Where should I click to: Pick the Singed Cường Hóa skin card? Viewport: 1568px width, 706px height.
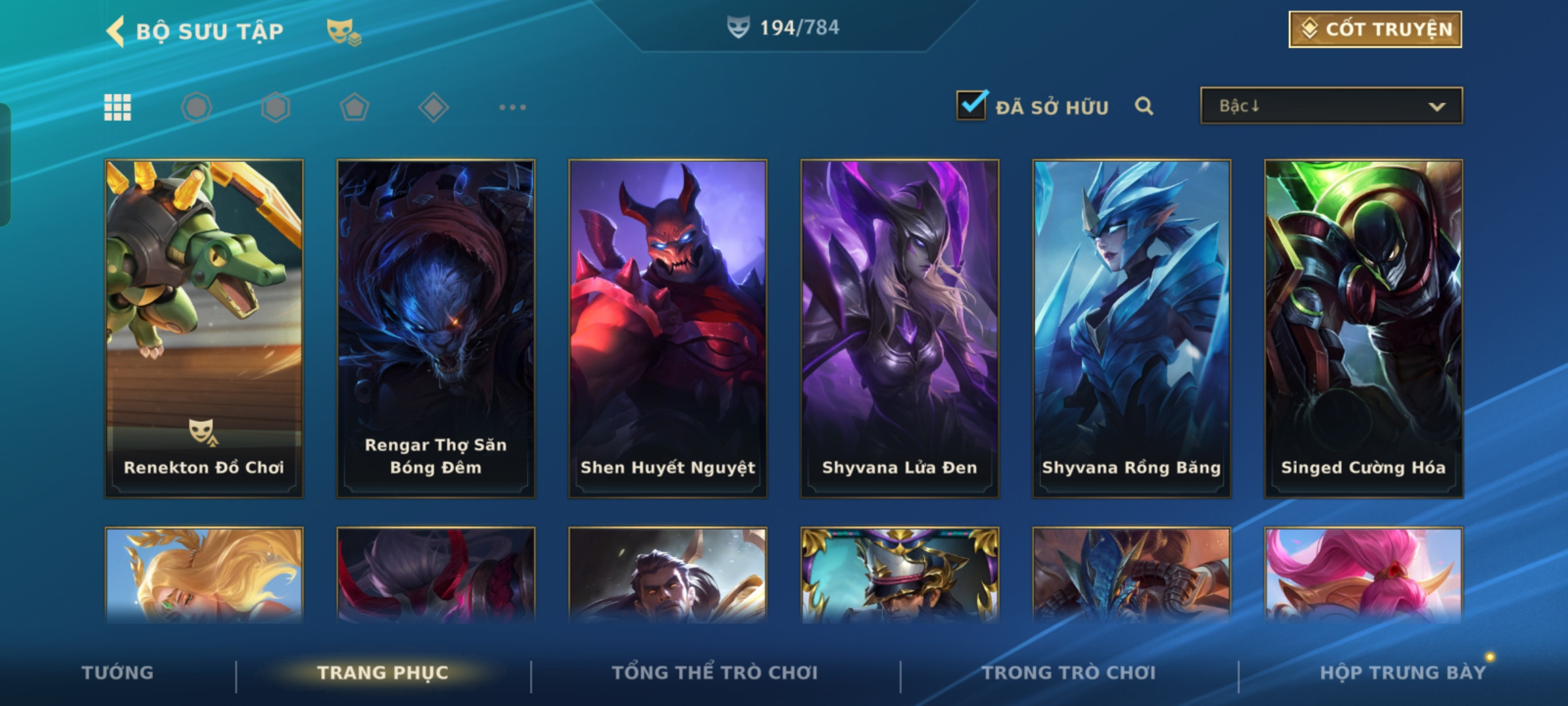click(x=1364, y=328)
